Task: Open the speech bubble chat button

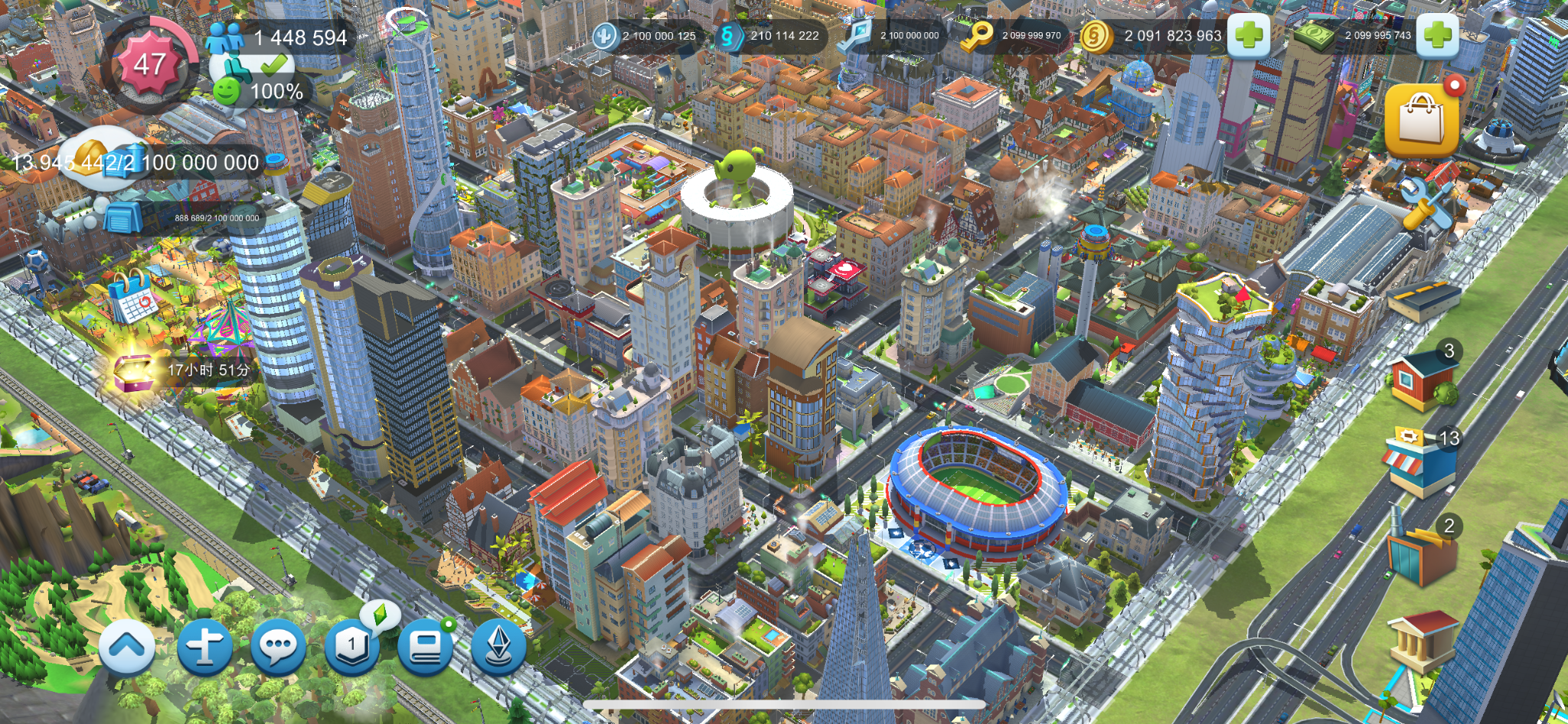Action: (x=278, y=647)
